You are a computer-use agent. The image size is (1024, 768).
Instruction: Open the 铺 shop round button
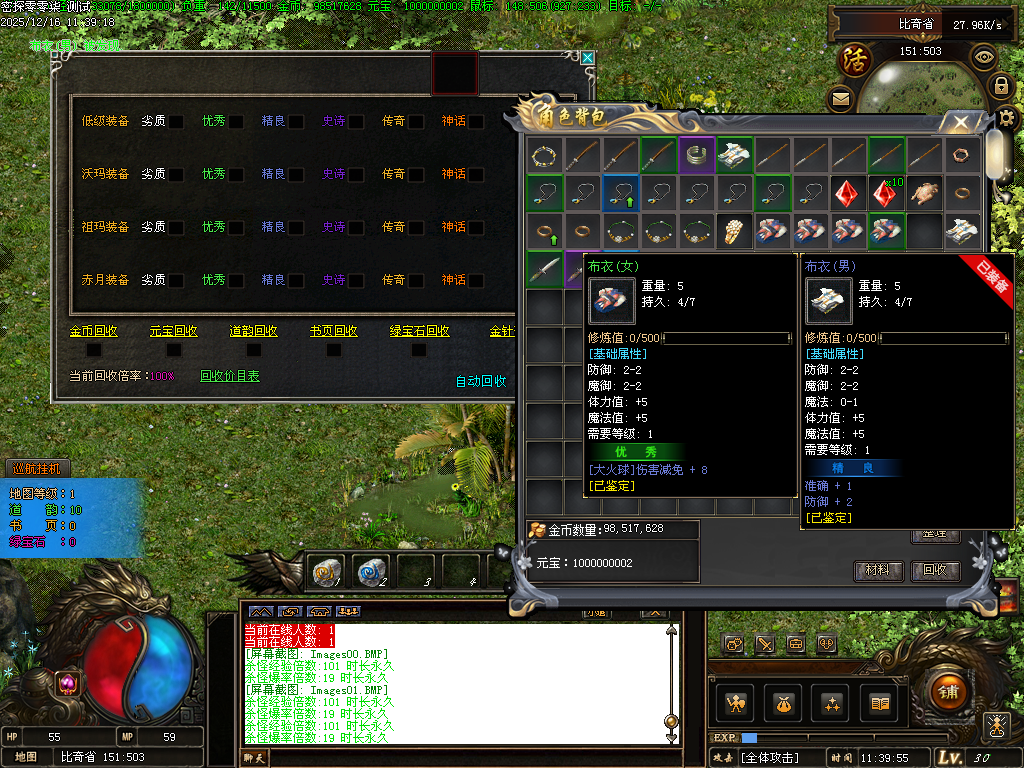949,691
